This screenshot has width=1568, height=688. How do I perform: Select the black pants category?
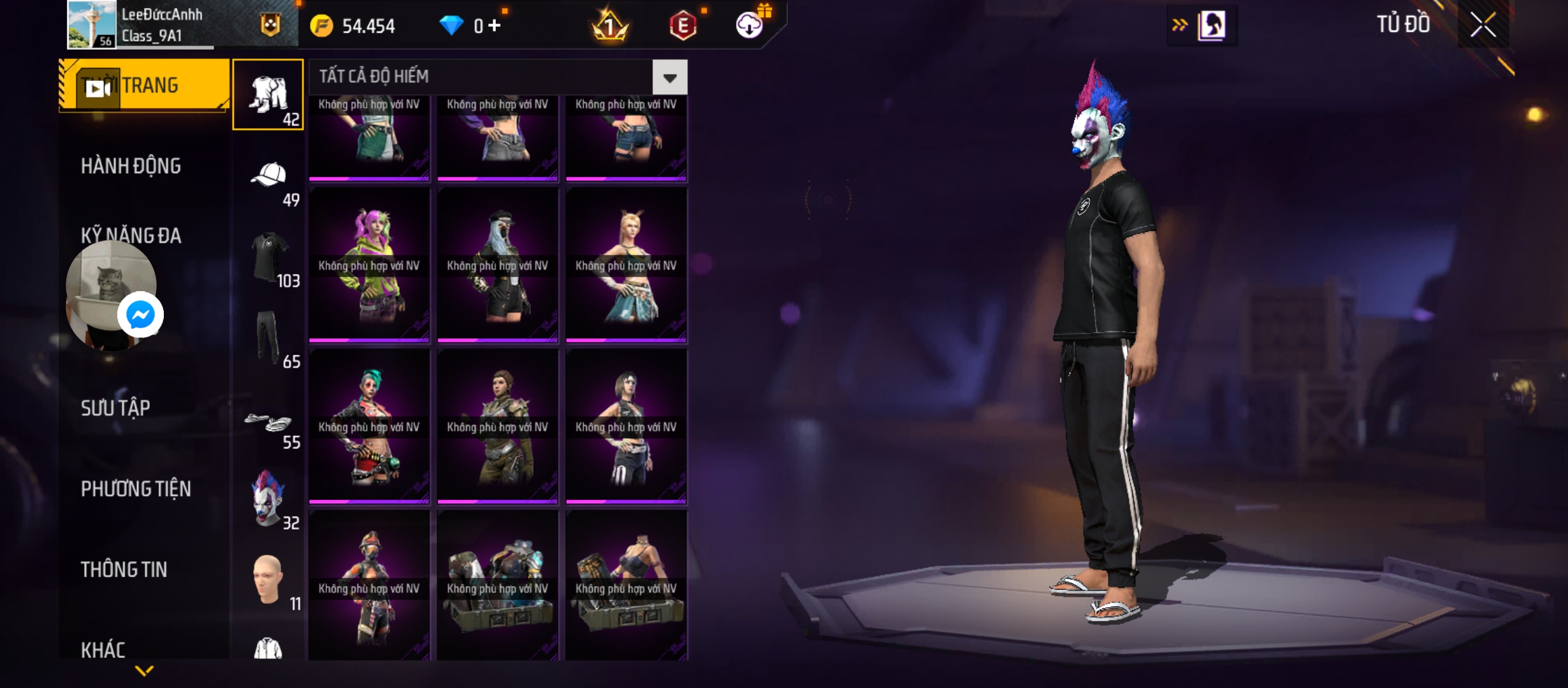click(268, 338)
